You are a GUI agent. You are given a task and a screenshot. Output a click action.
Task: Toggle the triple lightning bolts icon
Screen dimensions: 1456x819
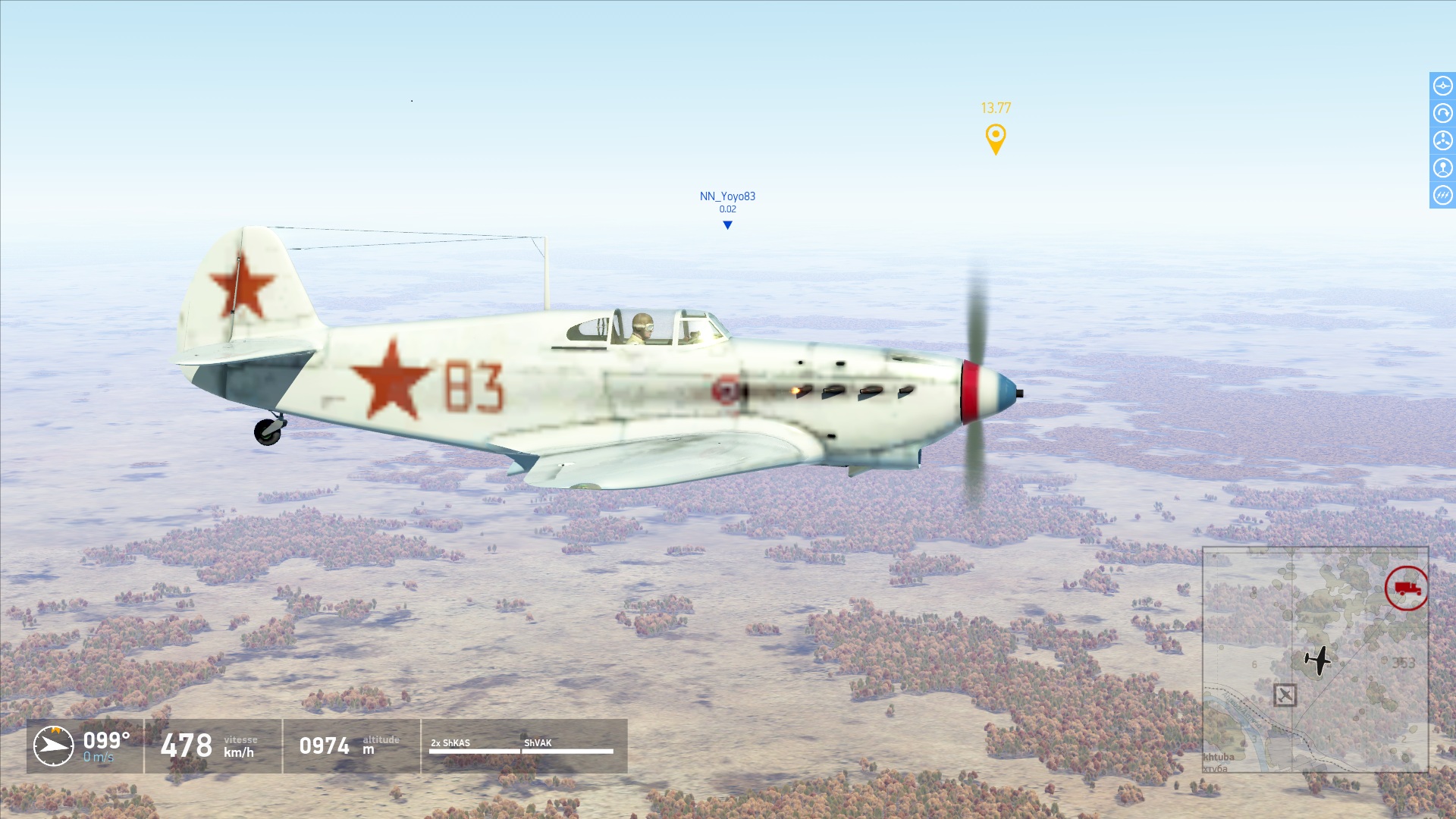[1442, 195]
